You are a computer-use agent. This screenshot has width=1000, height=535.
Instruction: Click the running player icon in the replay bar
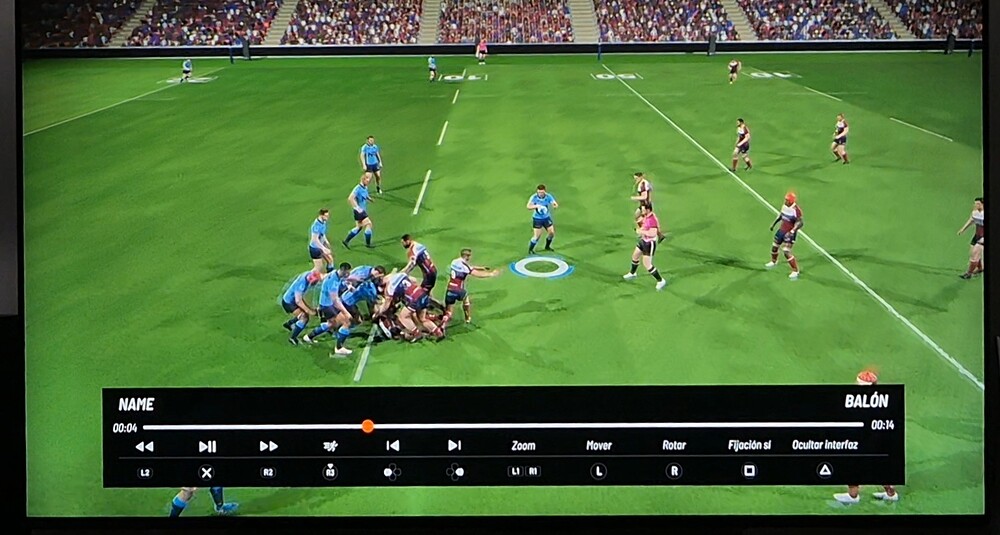click(330, 446)
